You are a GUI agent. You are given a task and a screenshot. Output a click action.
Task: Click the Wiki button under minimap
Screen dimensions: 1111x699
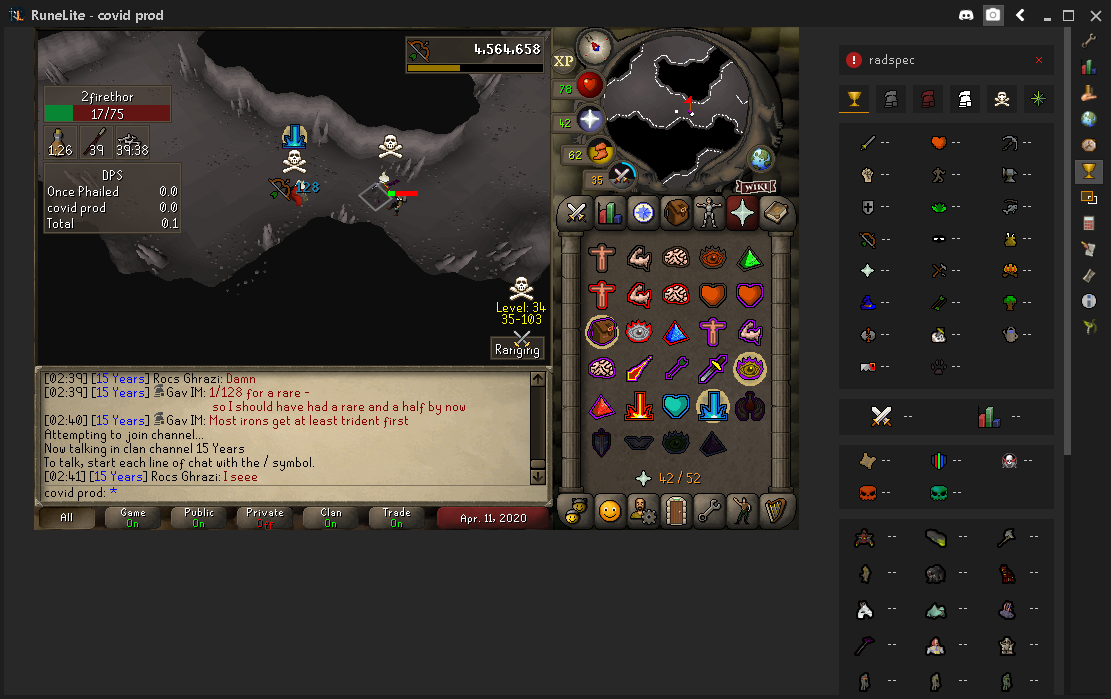[x=757, y=187]
